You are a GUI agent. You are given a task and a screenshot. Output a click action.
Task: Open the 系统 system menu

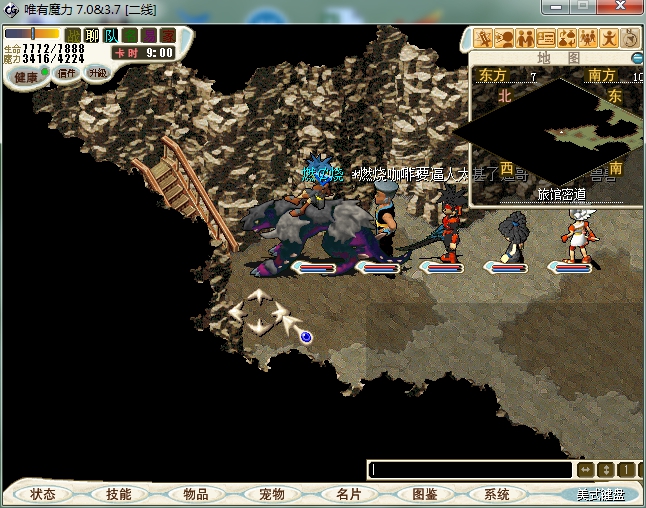[497, 494]
